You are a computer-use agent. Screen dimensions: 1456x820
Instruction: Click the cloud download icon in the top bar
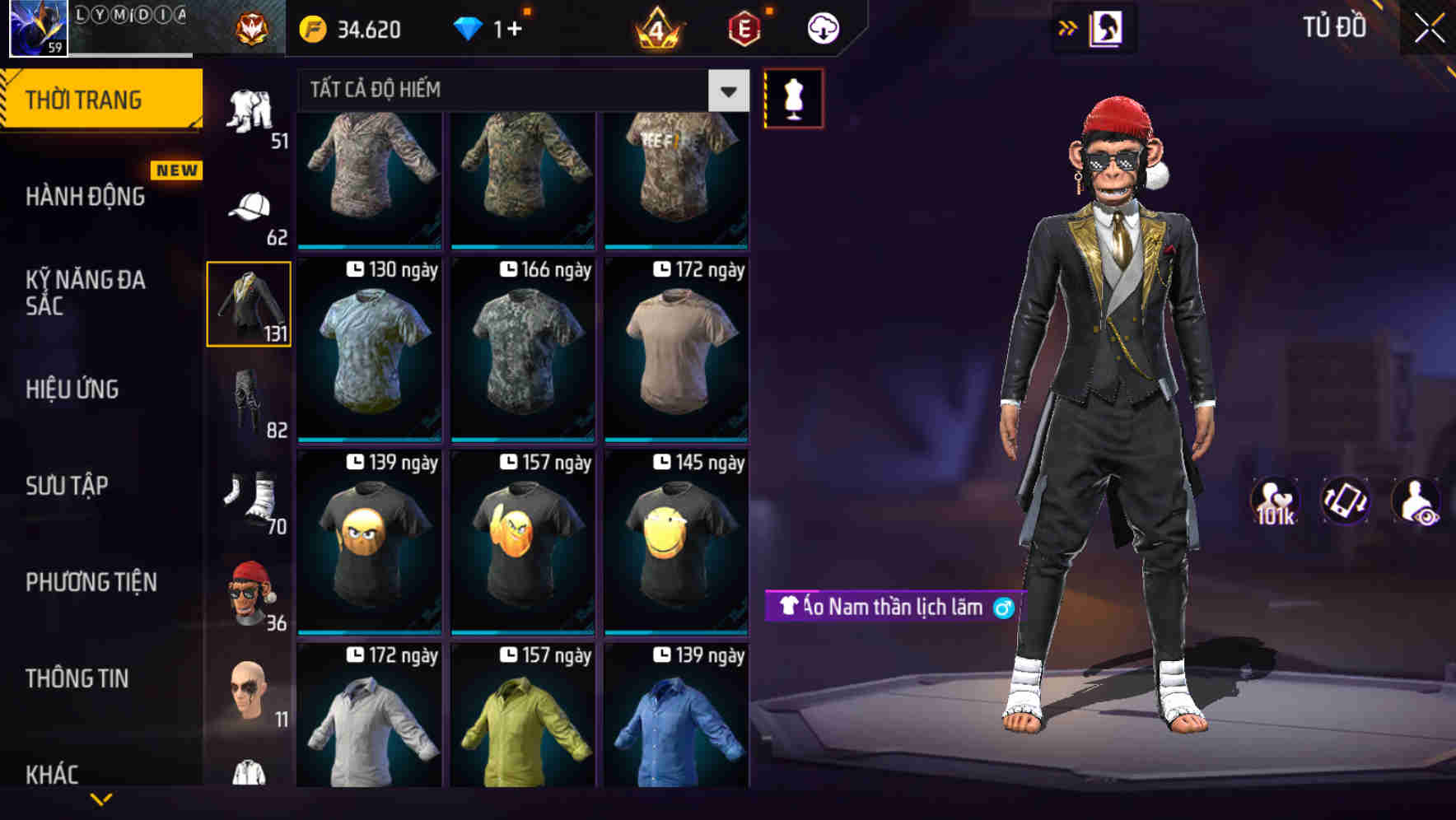pyautogui.click(x=821, y=27)
